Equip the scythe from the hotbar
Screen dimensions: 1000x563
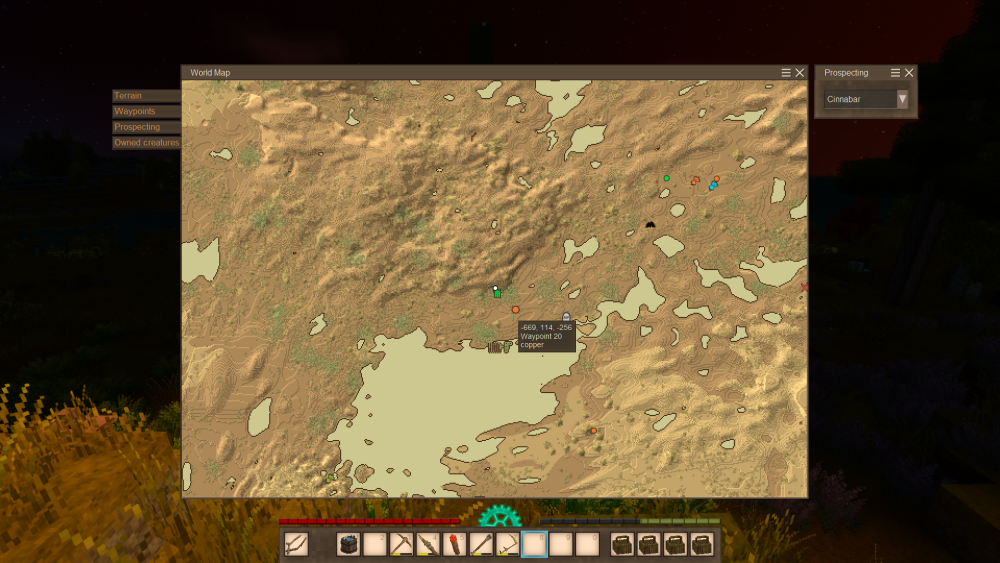(x=508, y=544)
